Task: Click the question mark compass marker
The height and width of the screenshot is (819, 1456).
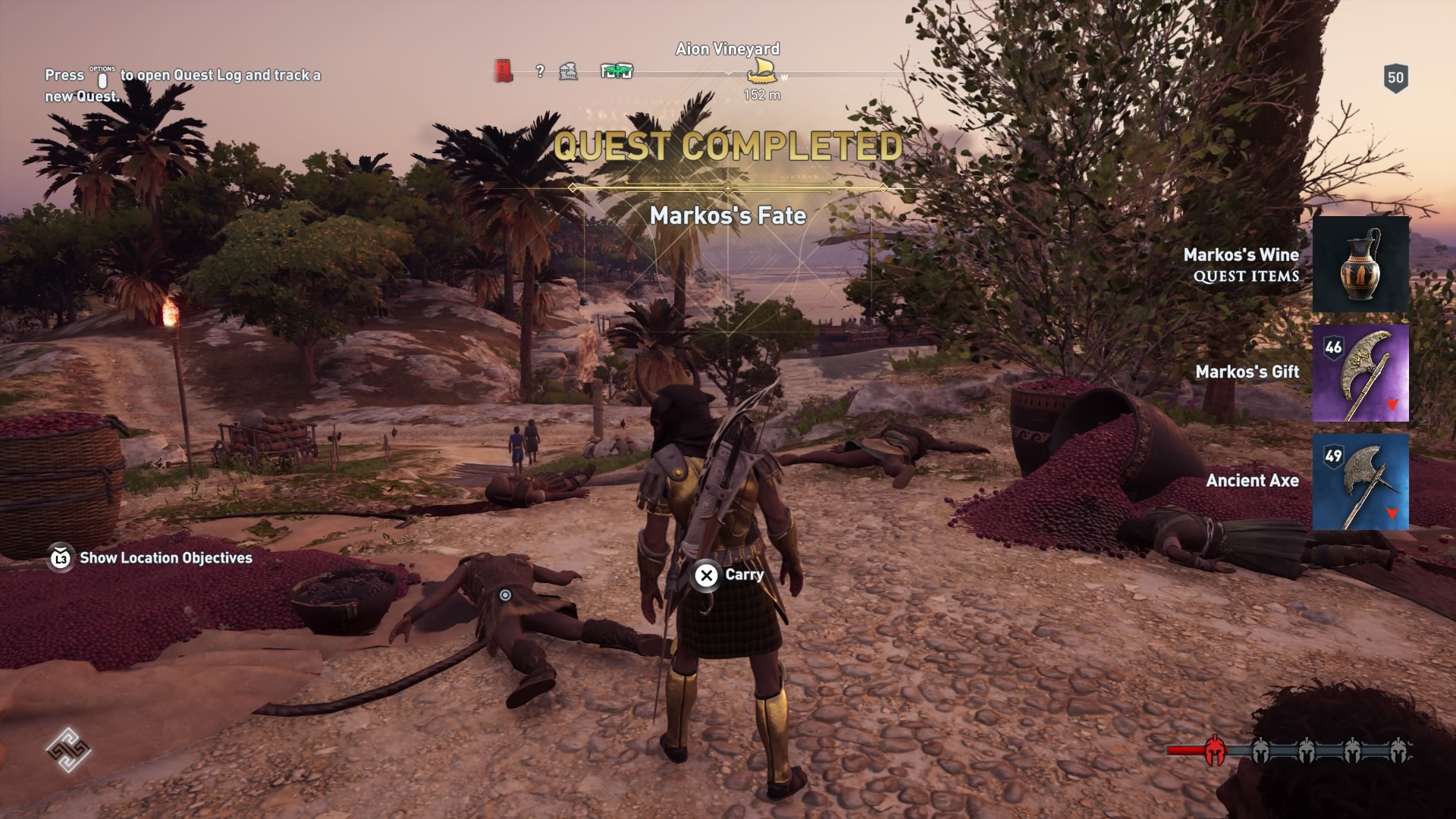Action: [540, 71]
